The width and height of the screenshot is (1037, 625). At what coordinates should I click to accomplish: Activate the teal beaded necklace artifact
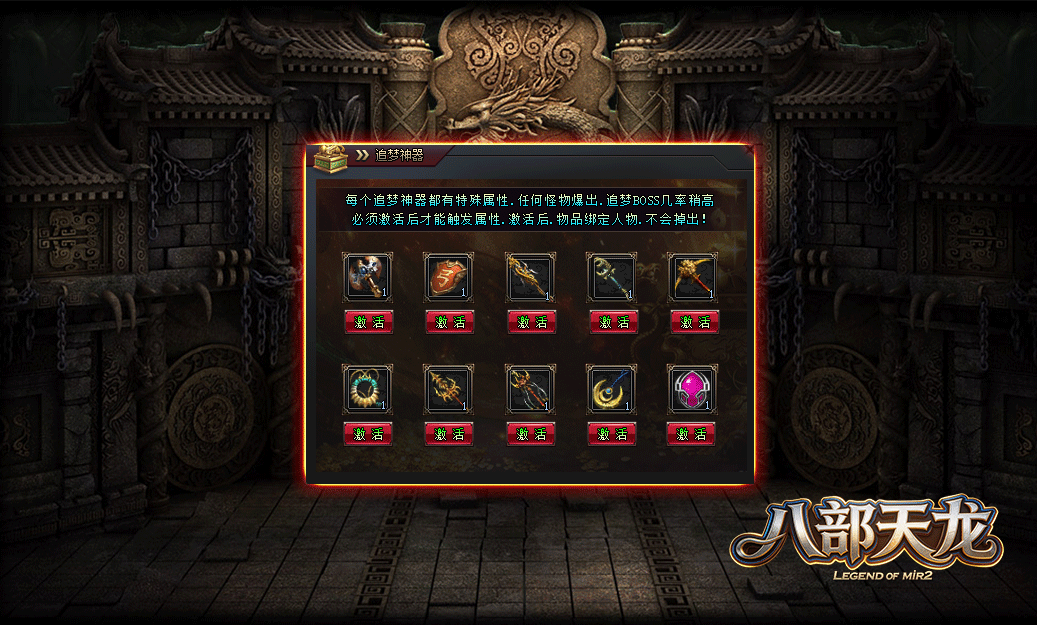(x=368, y=434)
